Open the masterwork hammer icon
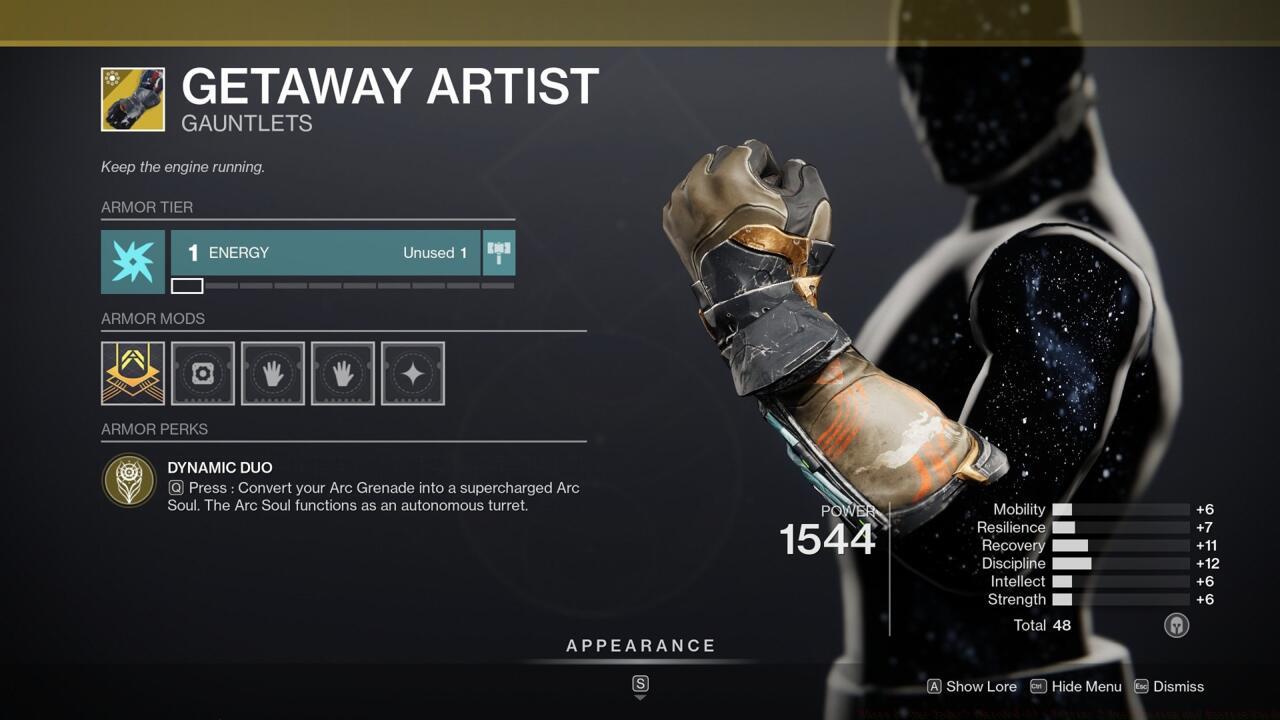The height and width of the screenshot is (720, 1280). pyautogui.click(x=498, y=253)
